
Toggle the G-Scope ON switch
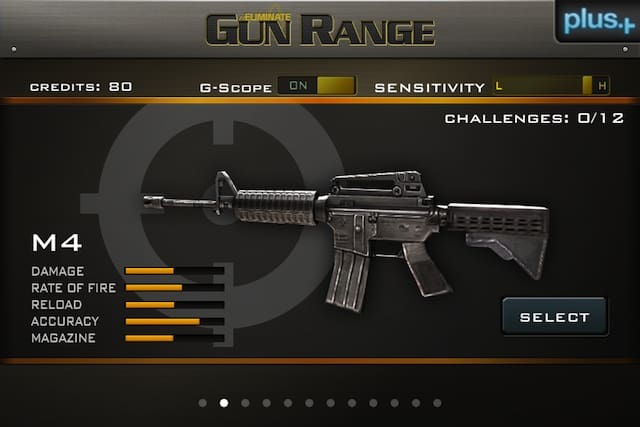click(316, 86)
